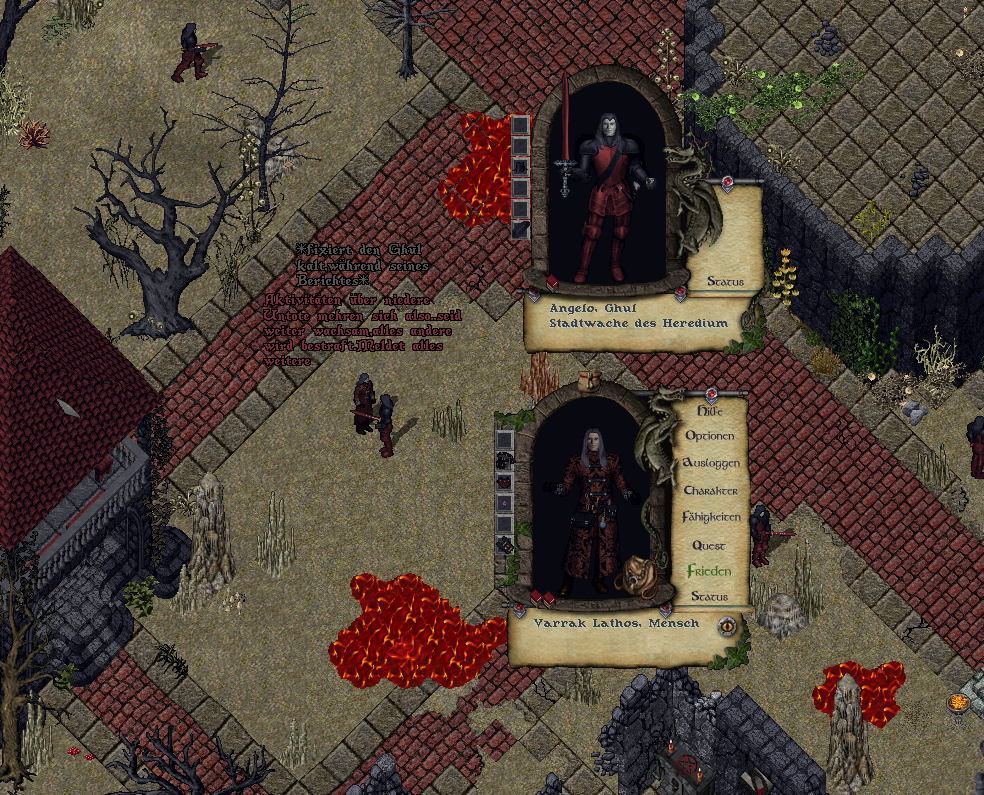Open the Charakter sheet

710,491
